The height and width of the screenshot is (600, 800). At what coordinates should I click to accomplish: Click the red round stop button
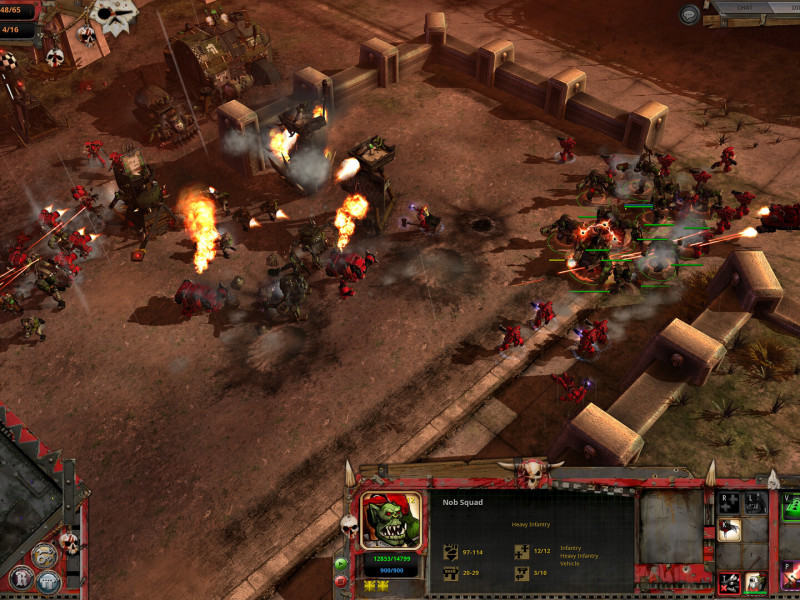coord(341,580)
